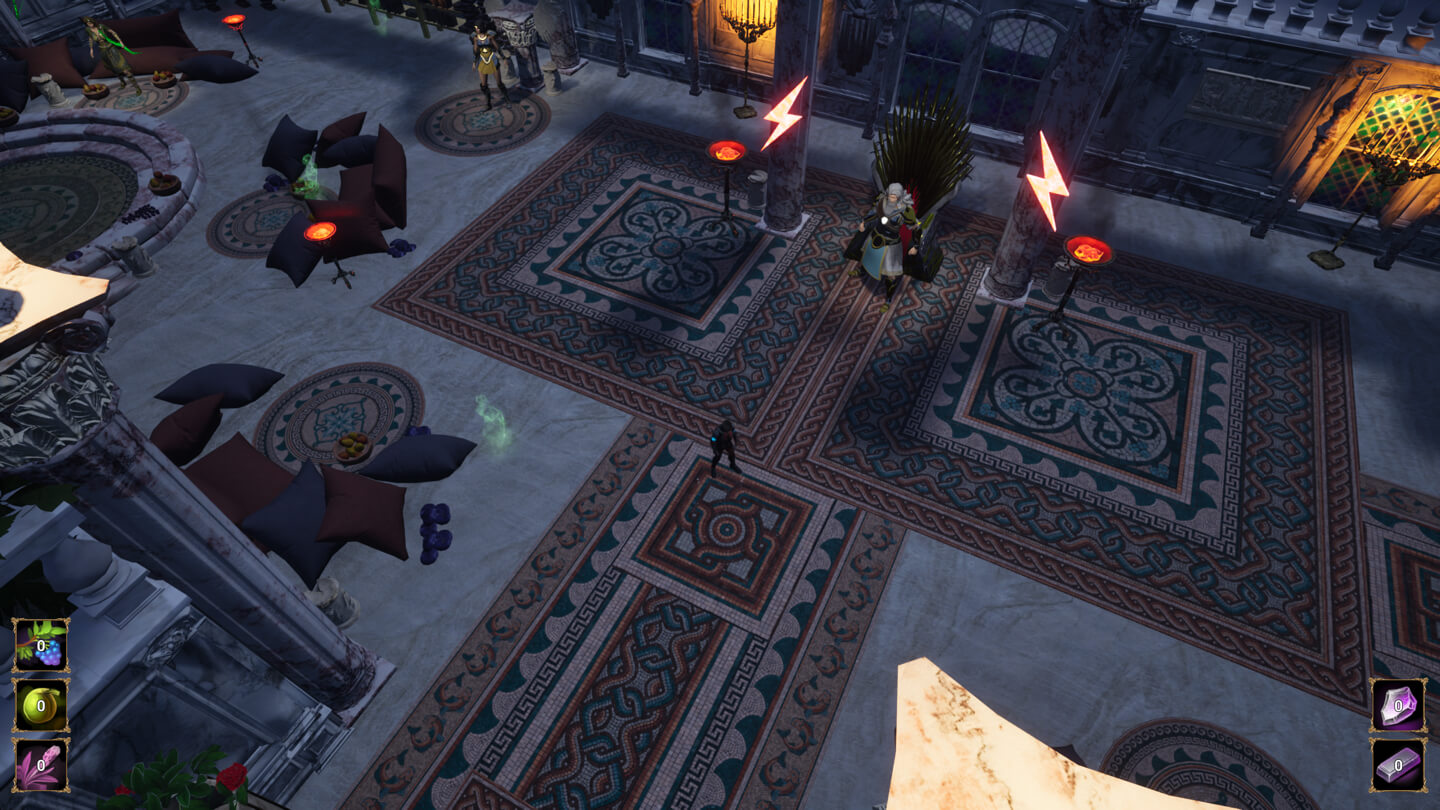This screenshot has height=810, width=1440.
Task: Select the purple crystal gem slot
Action: click(x=1398, y=705)
